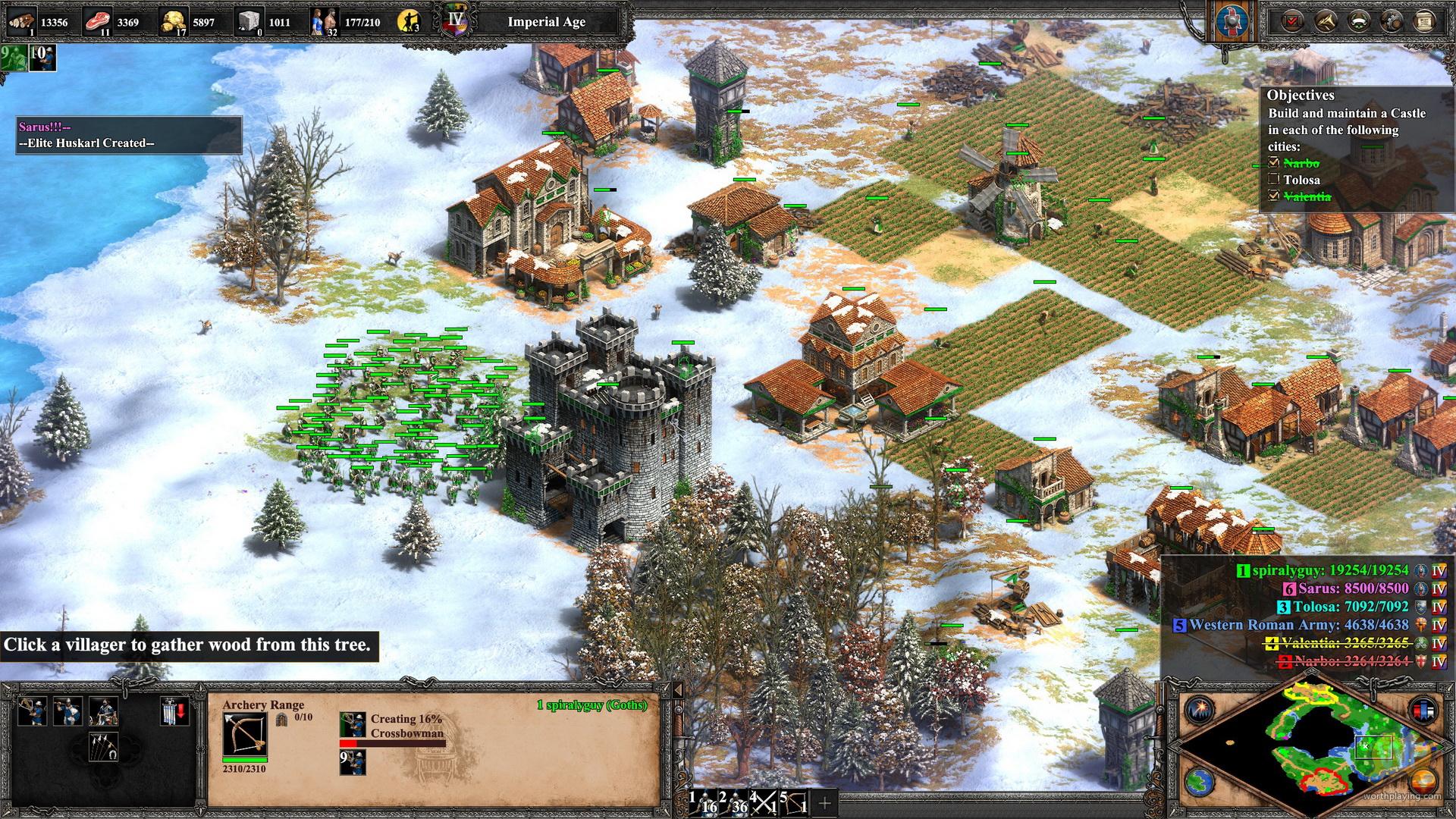Add a new control group with plus button
Viewport: 1456px width, 819px height.
pyautogui.click(x=825, y=802)
